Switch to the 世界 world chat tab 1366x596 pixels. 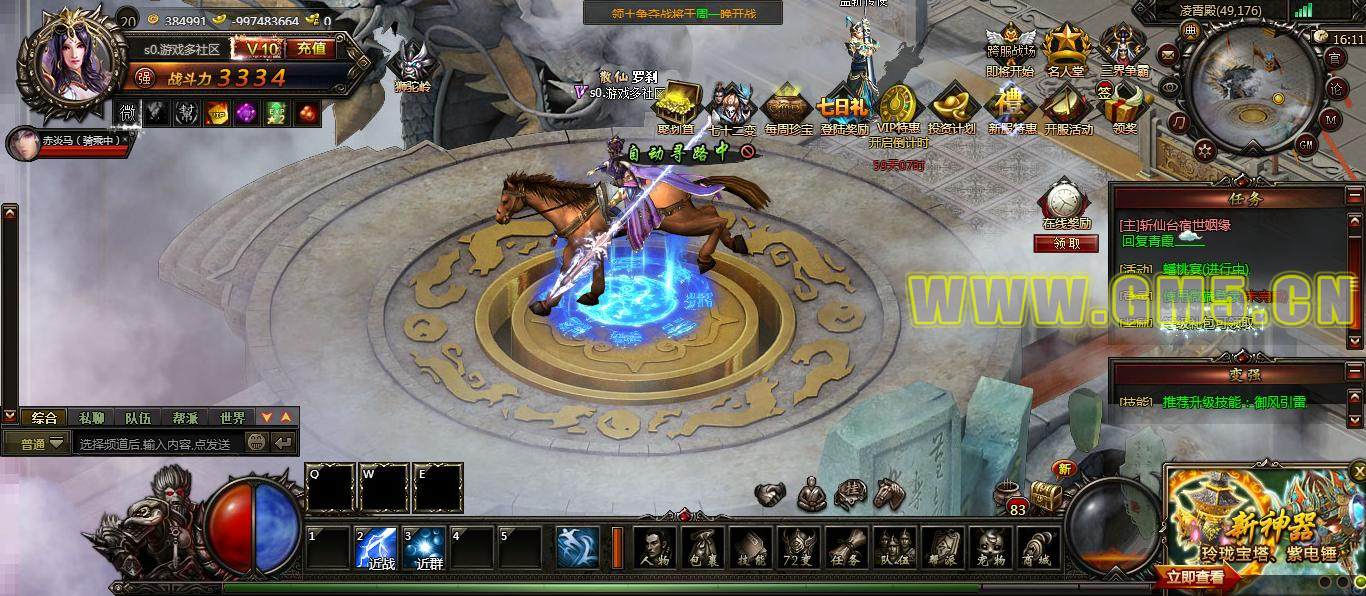tap(233, 418)
